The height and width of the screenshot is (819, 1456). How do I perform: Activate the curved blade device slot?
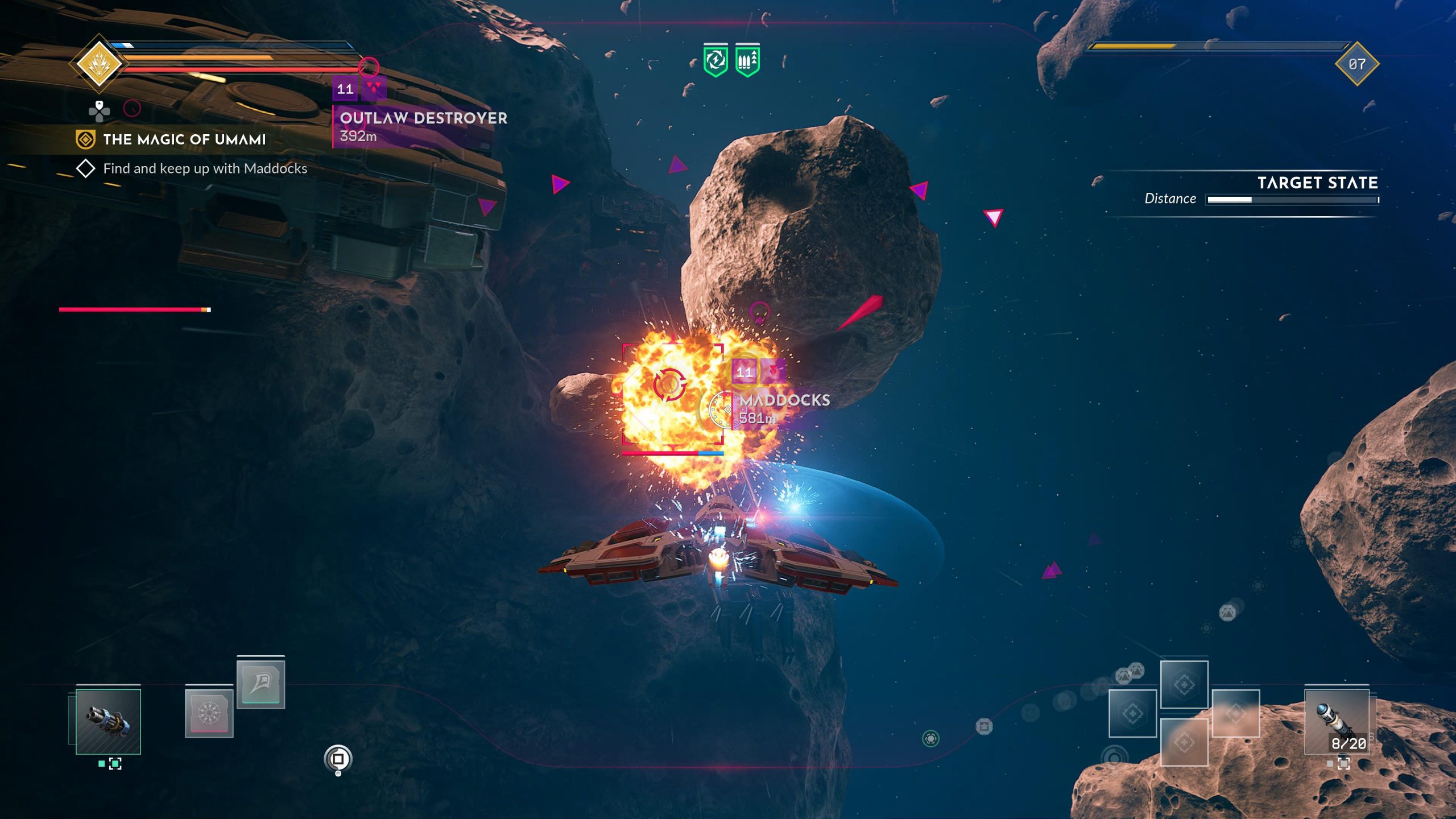click(x=260, y=683)
